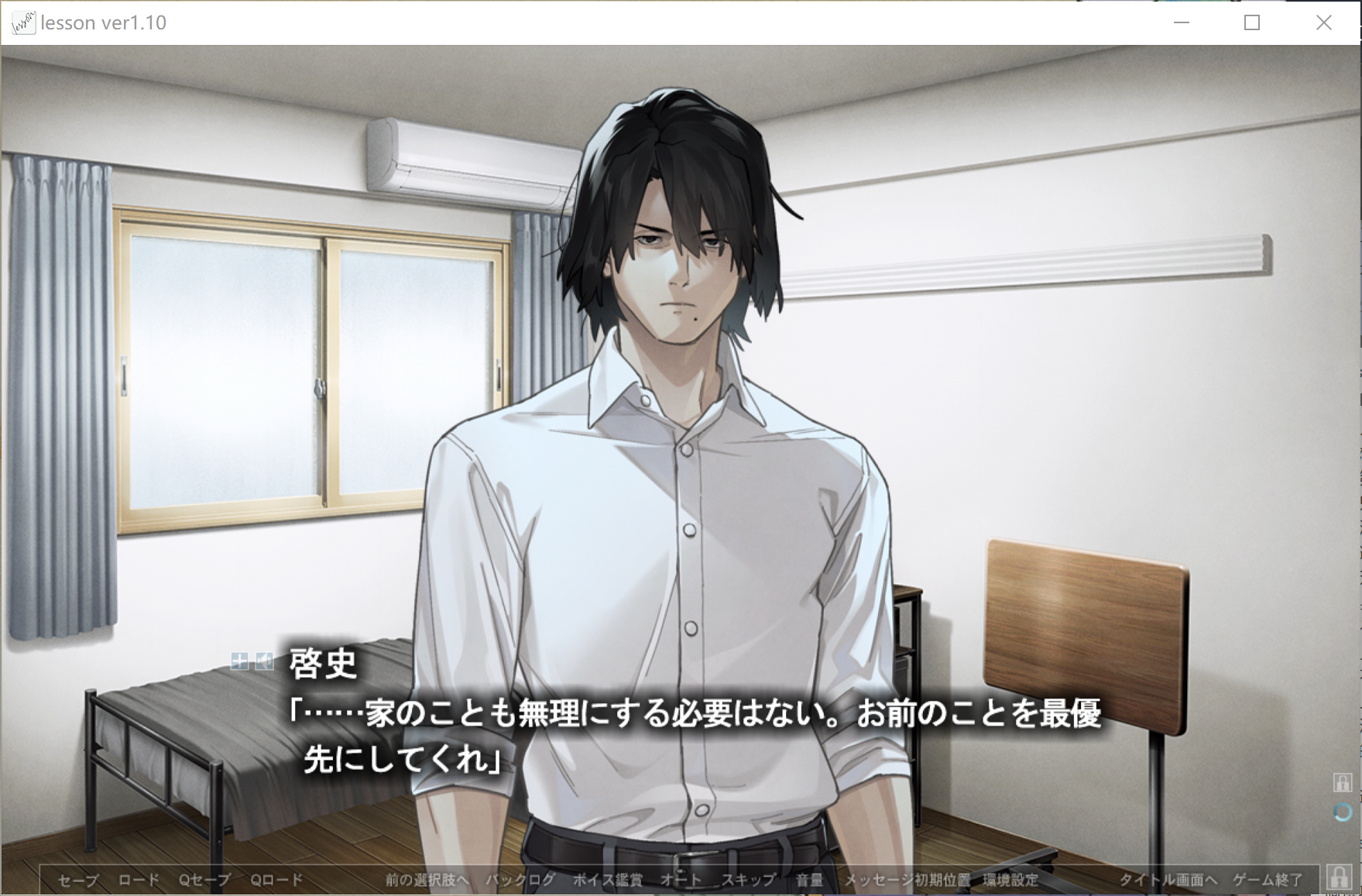Open ボイス鑑賞 voice viewer

coord(607,880)
